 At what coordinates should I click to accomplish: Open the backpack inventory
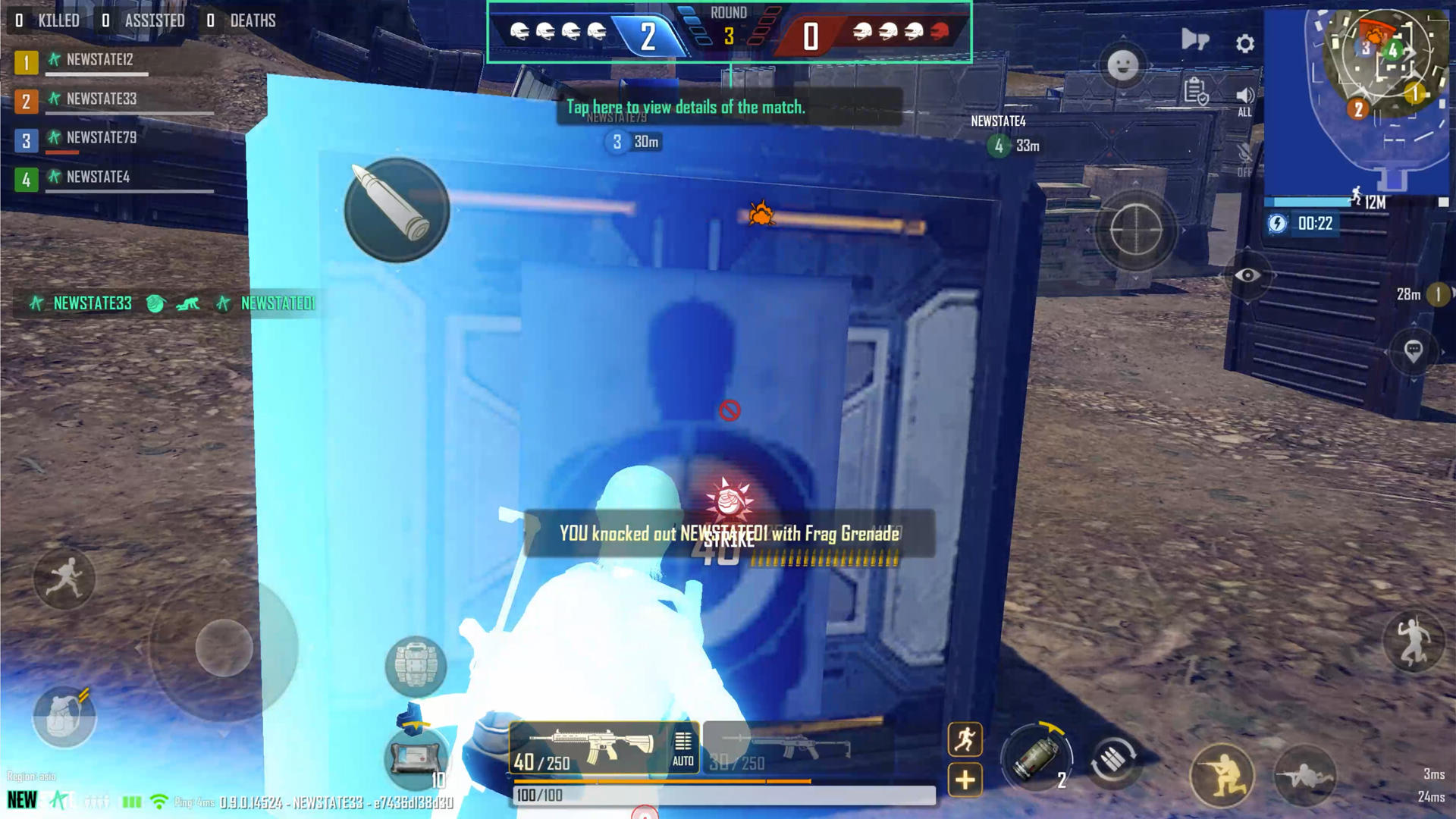[x=64, y=717]
